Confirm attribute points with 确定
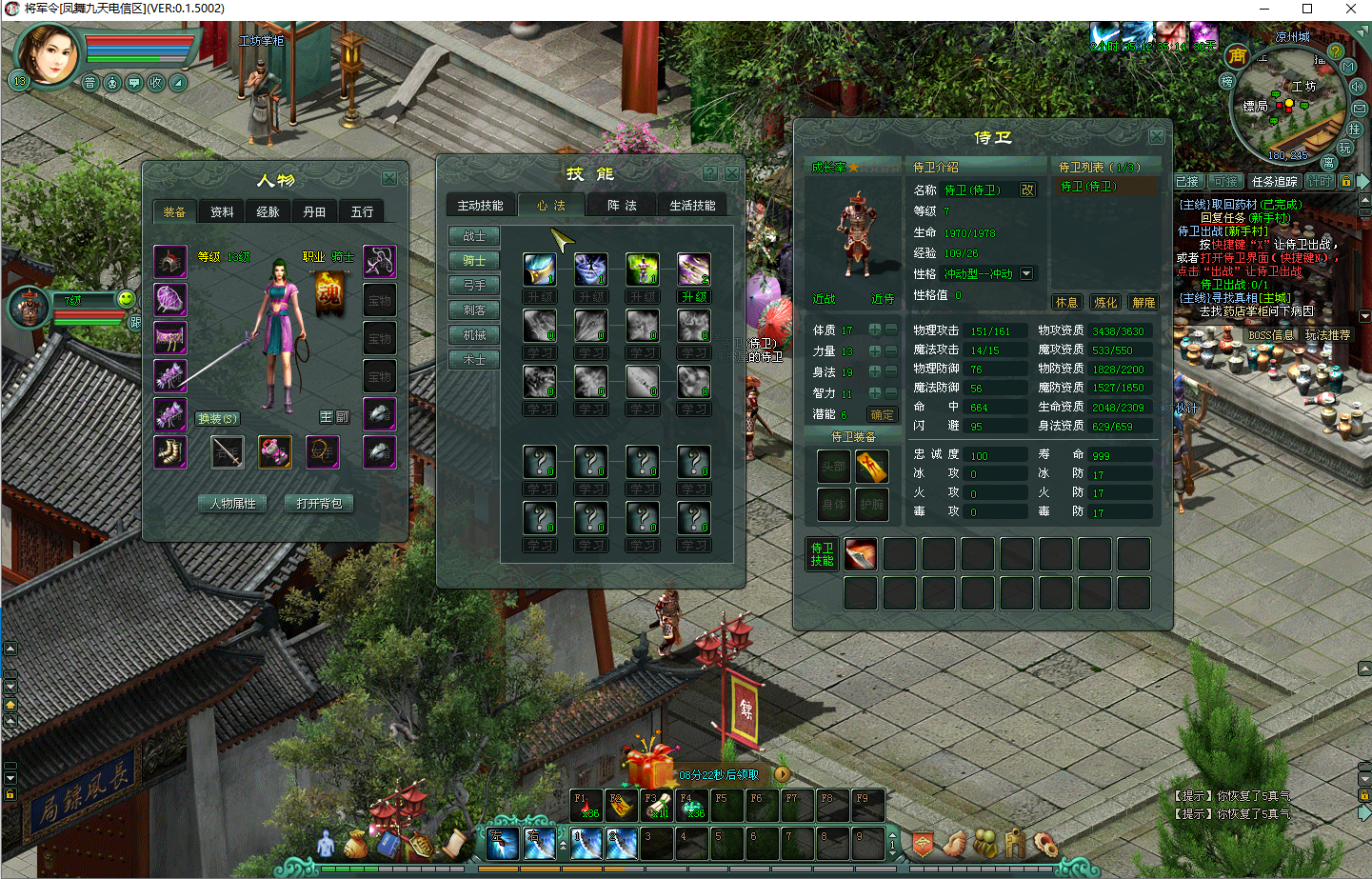Image resolution: width=1372 pixels, height=879 pixels. [x=883, y=414]
